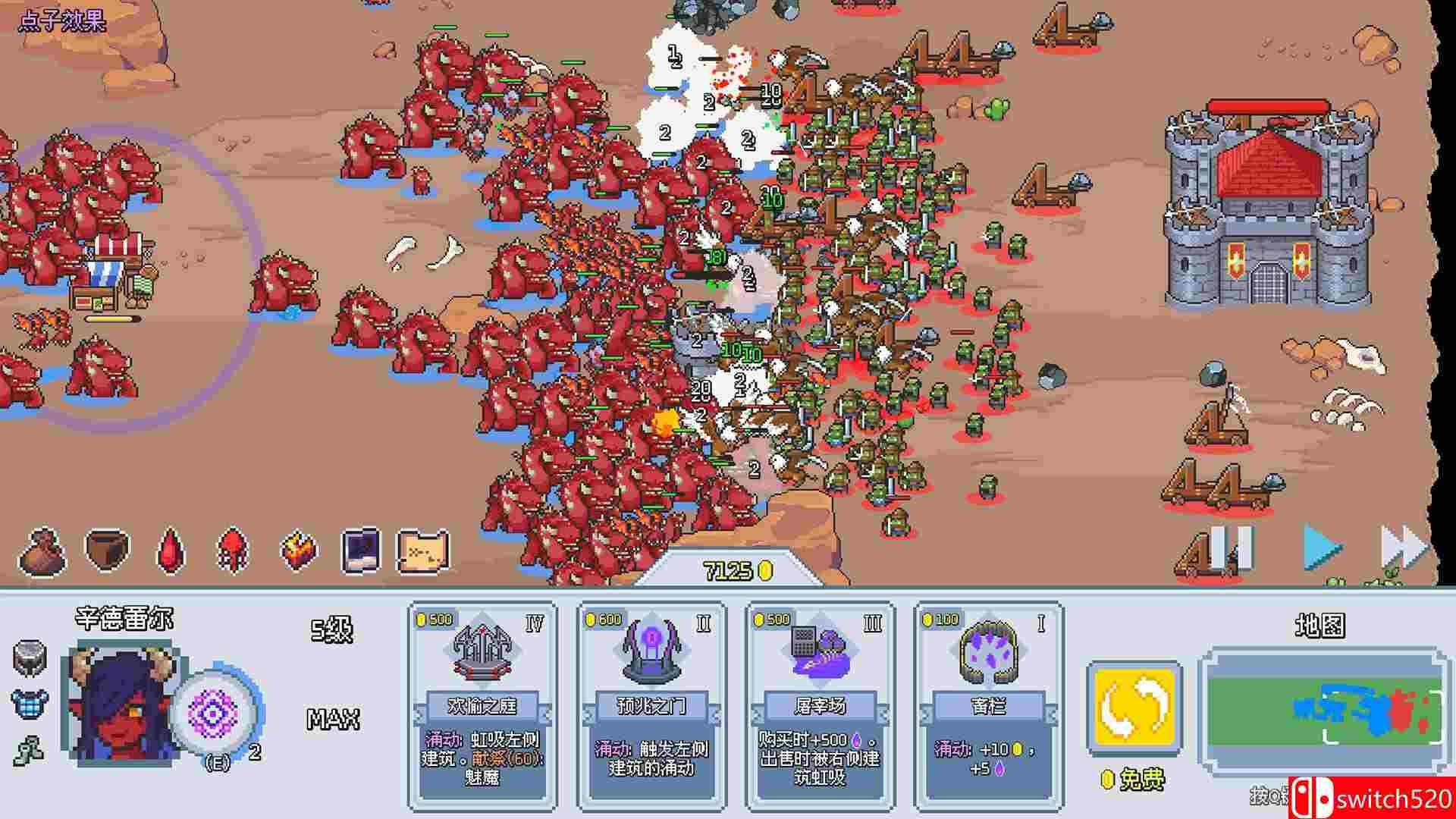The width and height of the screenshot is (1456, 819).
Task: Select the red blood drop relic icon
Action: coord(171,550)
